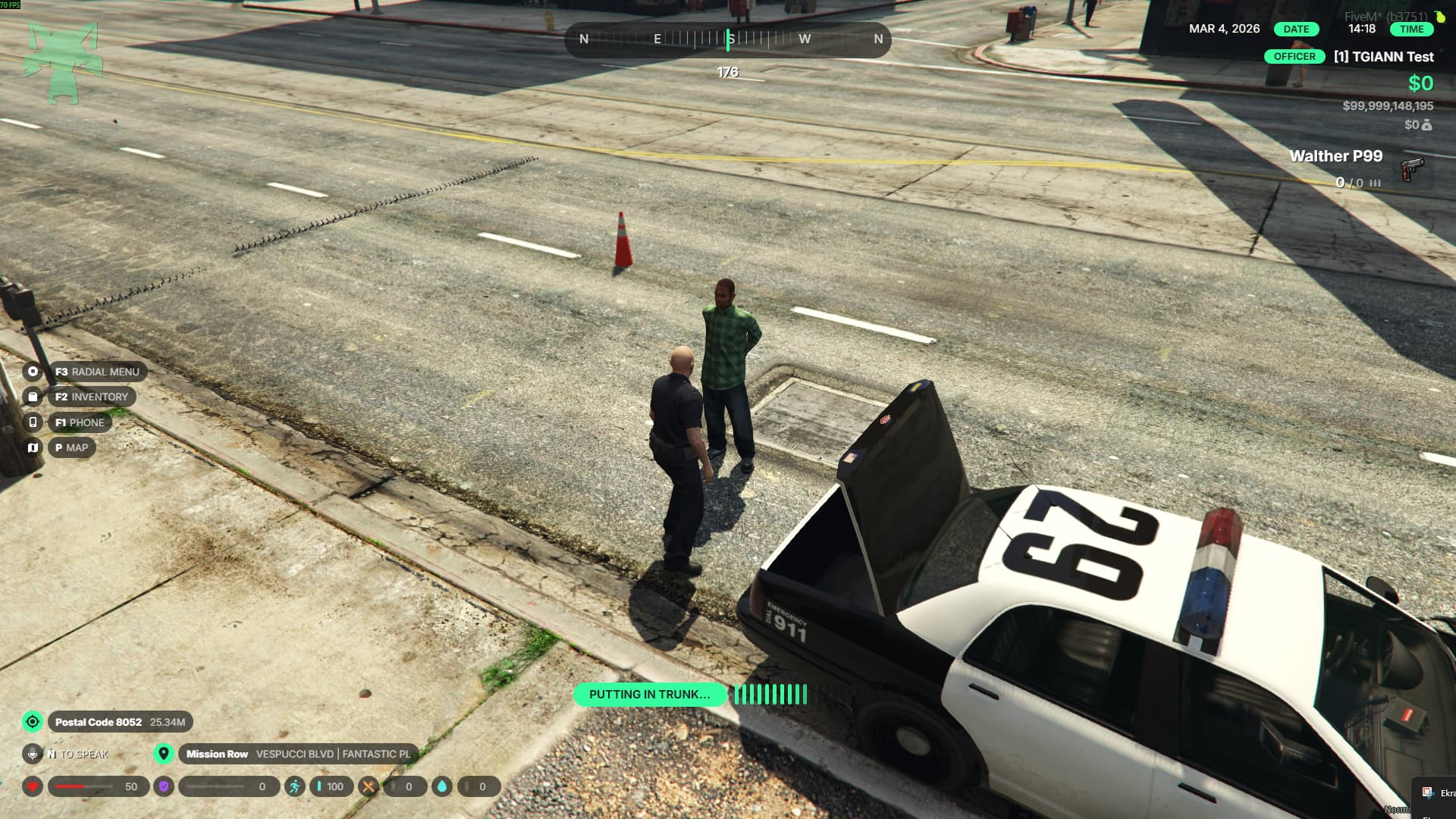Show the map icon
Viewport: 1456px width, 819px height.
click(33, 447)
